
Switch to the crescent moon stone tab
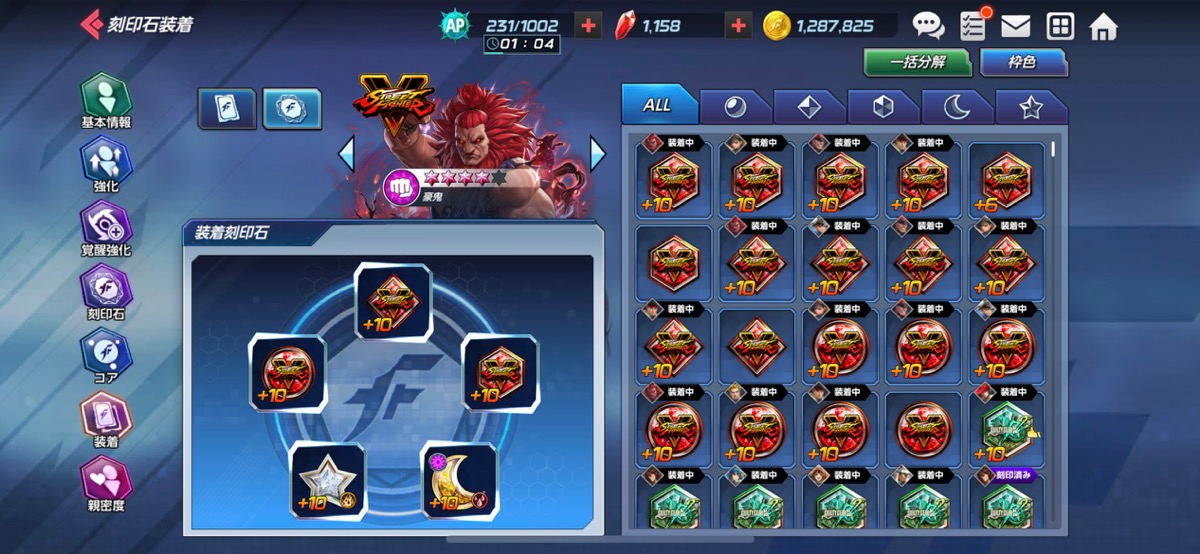pos(957,107)
